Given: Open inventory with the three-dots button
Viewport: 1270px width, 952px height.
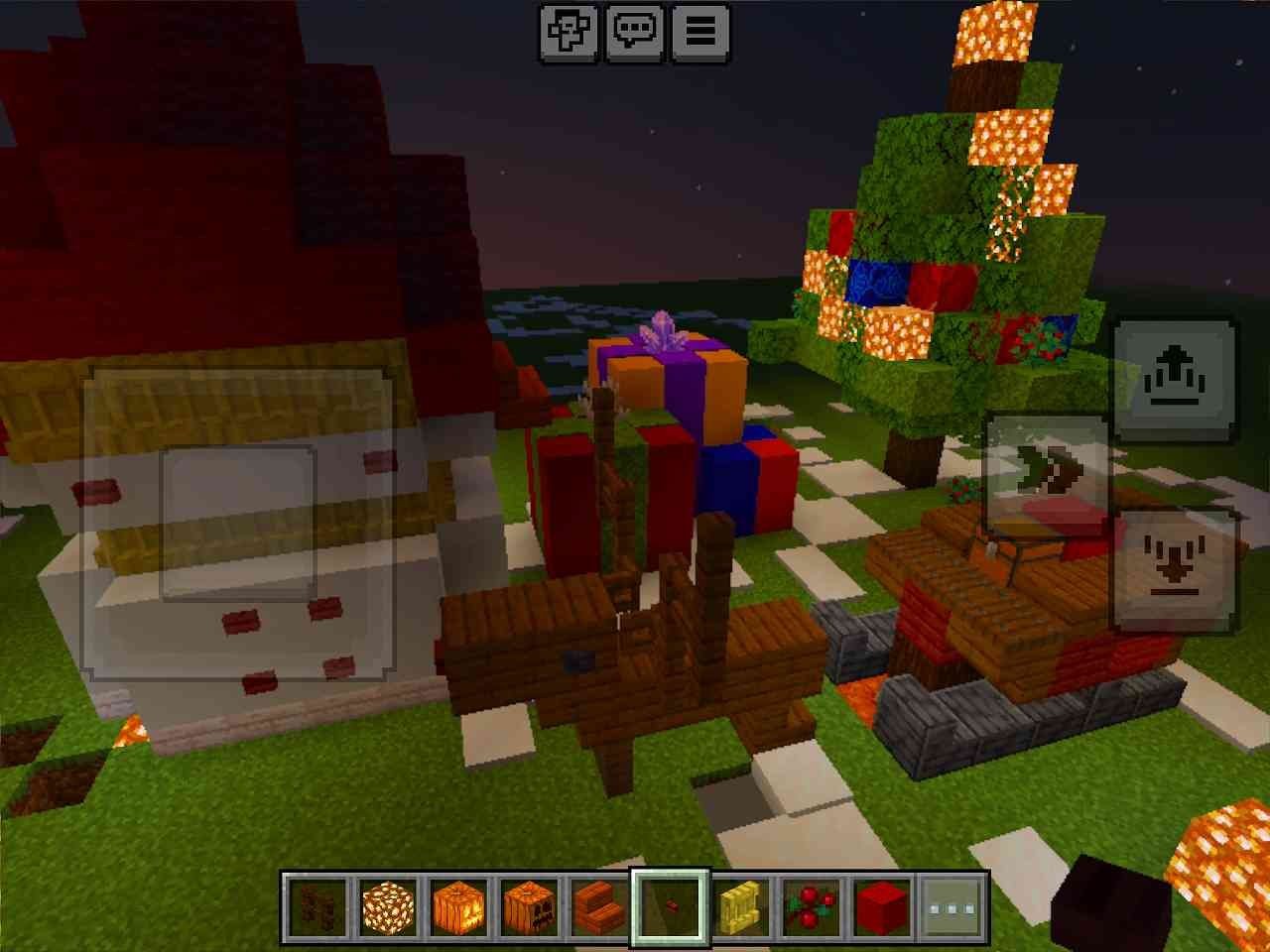Looking at the screenshot, I should [953, 906].
